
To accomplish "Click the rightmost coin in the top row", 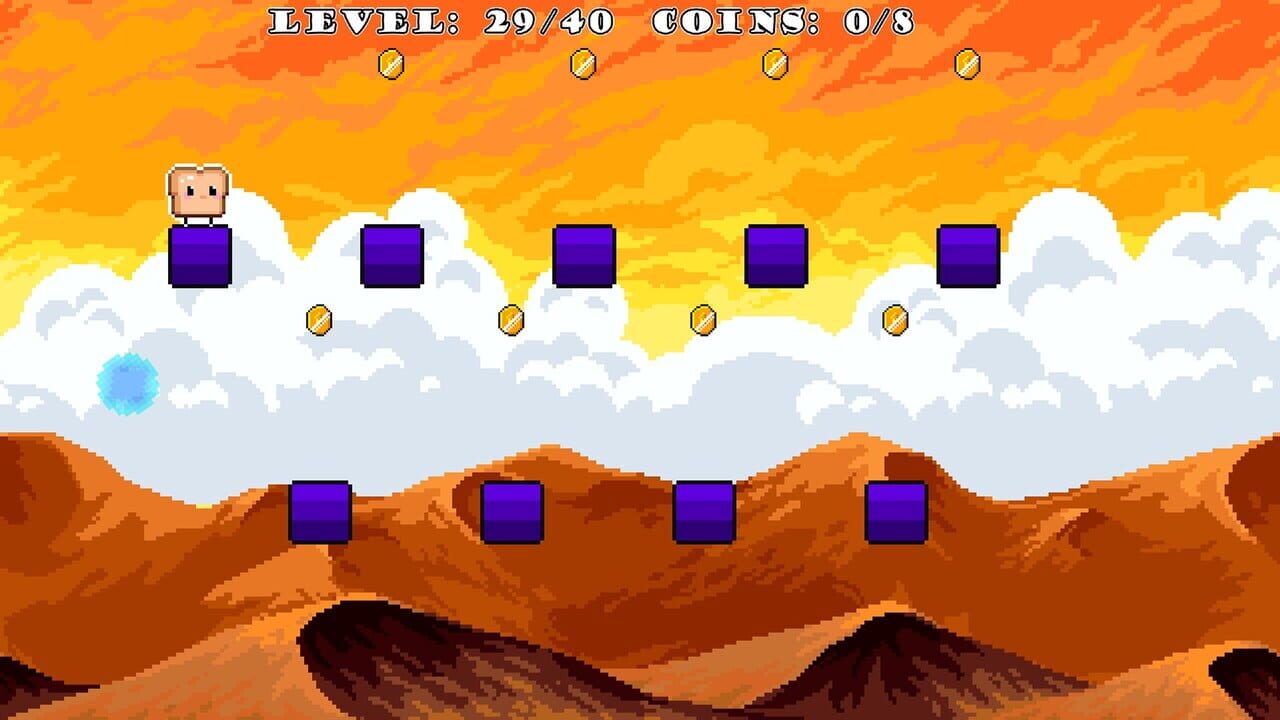I will [966, 62].
